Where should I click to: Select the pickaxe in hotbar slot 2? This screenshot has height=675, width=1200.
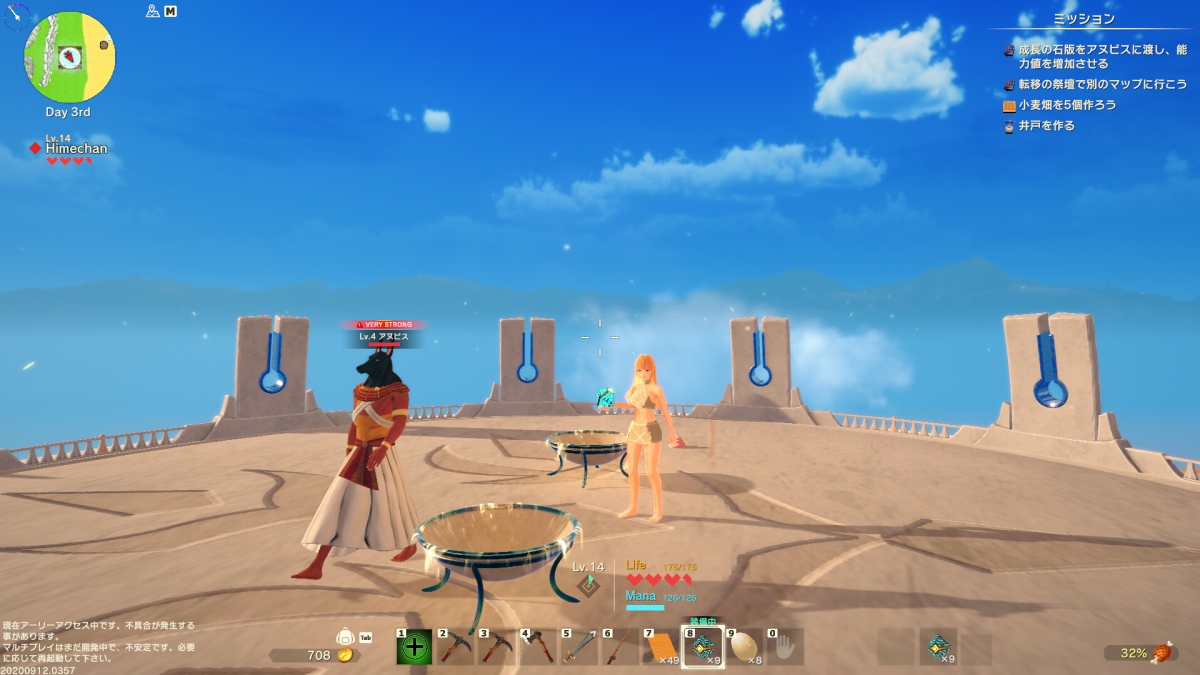pos(455,647)
